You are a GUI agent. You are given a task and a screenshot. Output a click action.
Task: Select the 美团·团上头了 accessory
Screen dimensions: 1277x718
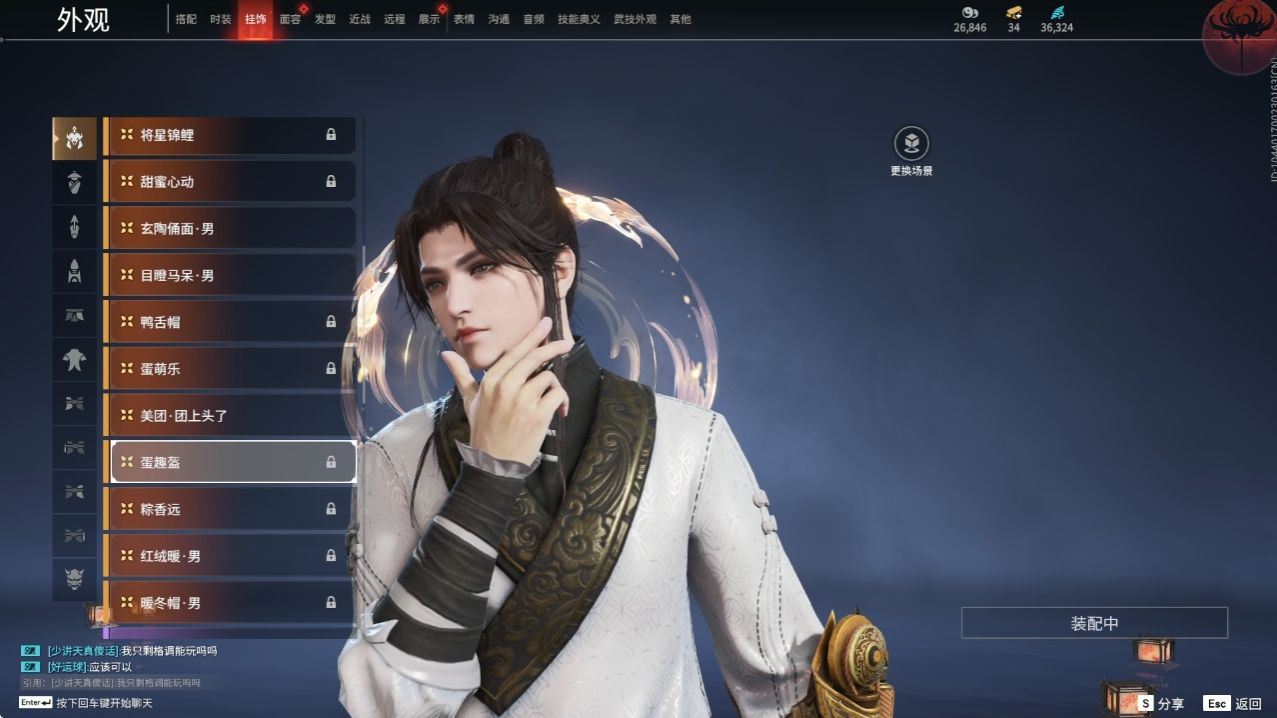(x=230, y=415)
